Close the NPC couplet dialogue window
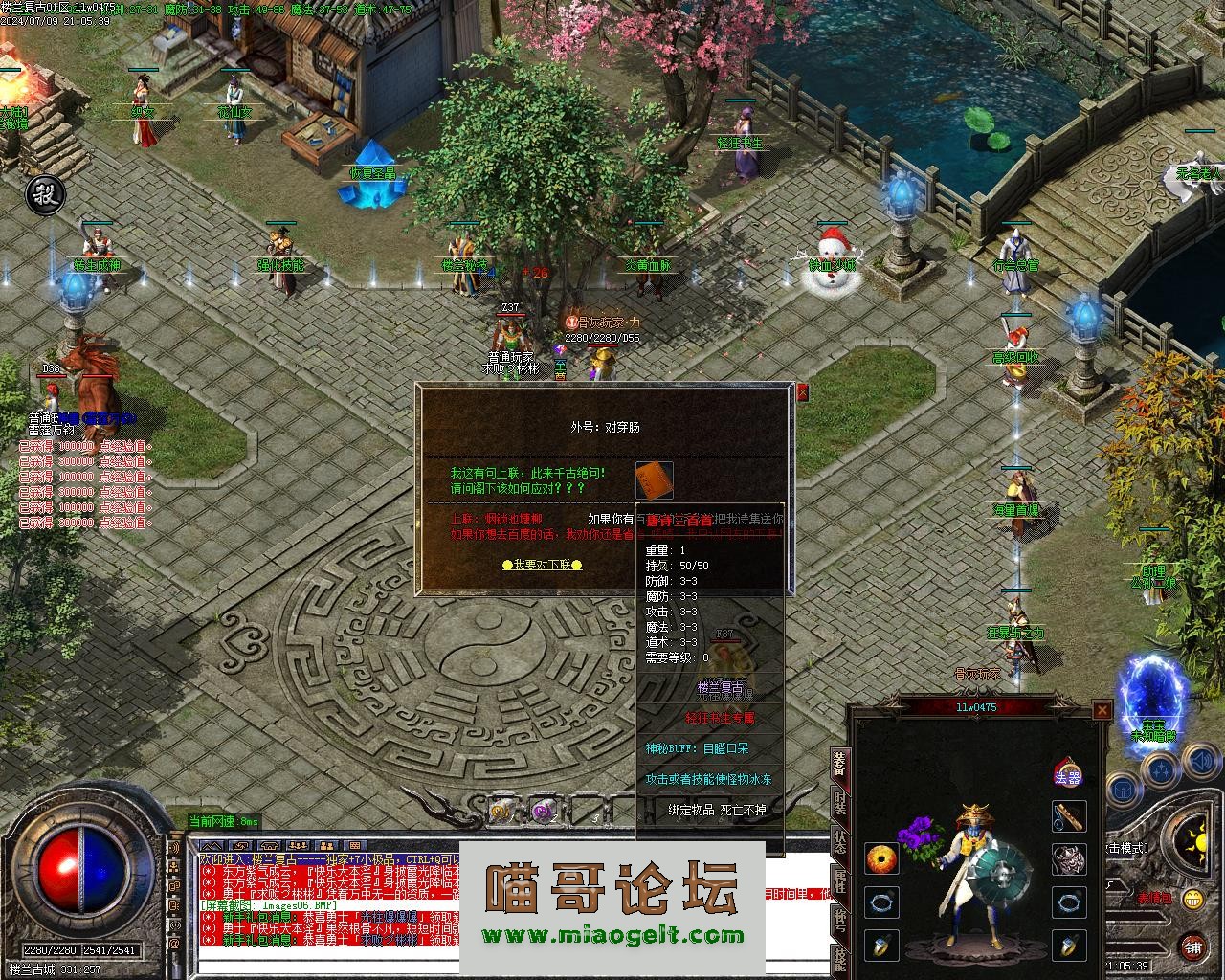Image resolution: width=1225 pixels, height=980 pixels. [x=802, y=392]
